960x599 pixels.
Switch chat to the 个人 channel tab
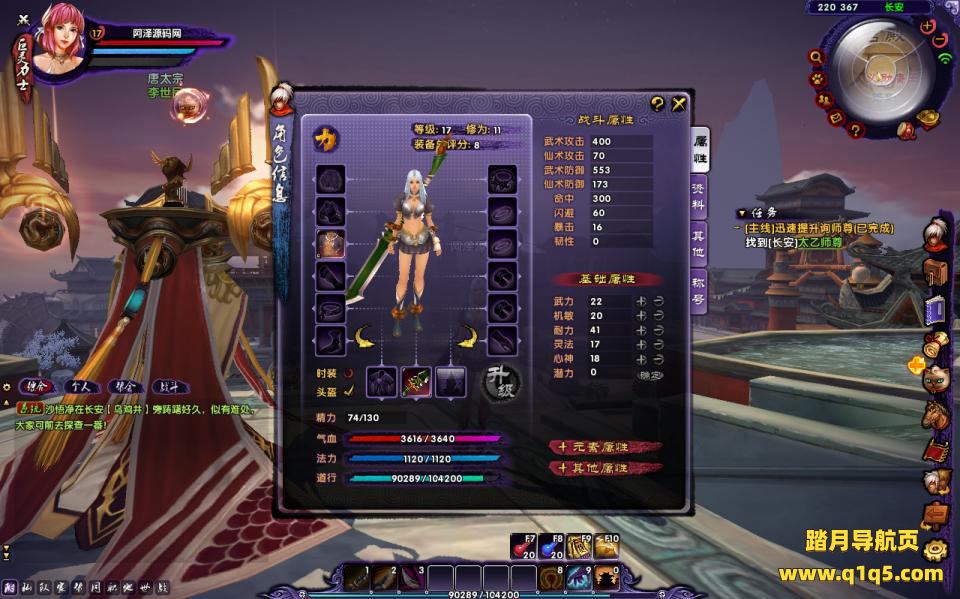click(80, 386)
